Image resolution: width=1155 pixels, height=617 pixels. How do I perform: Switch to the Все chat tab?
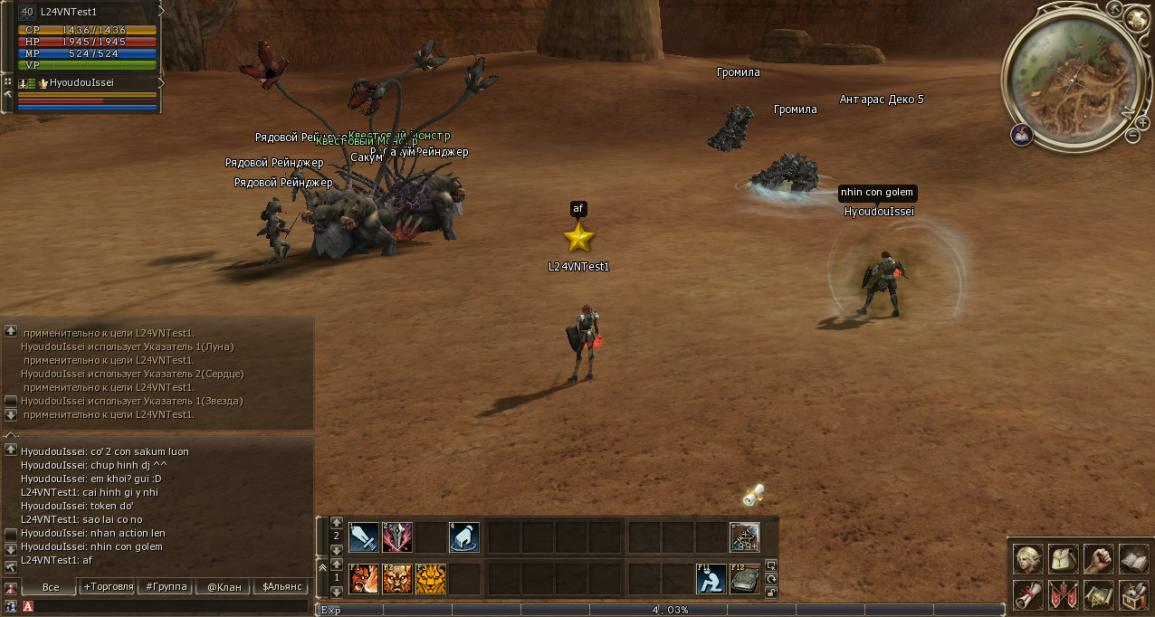click(x=50, y=587)
